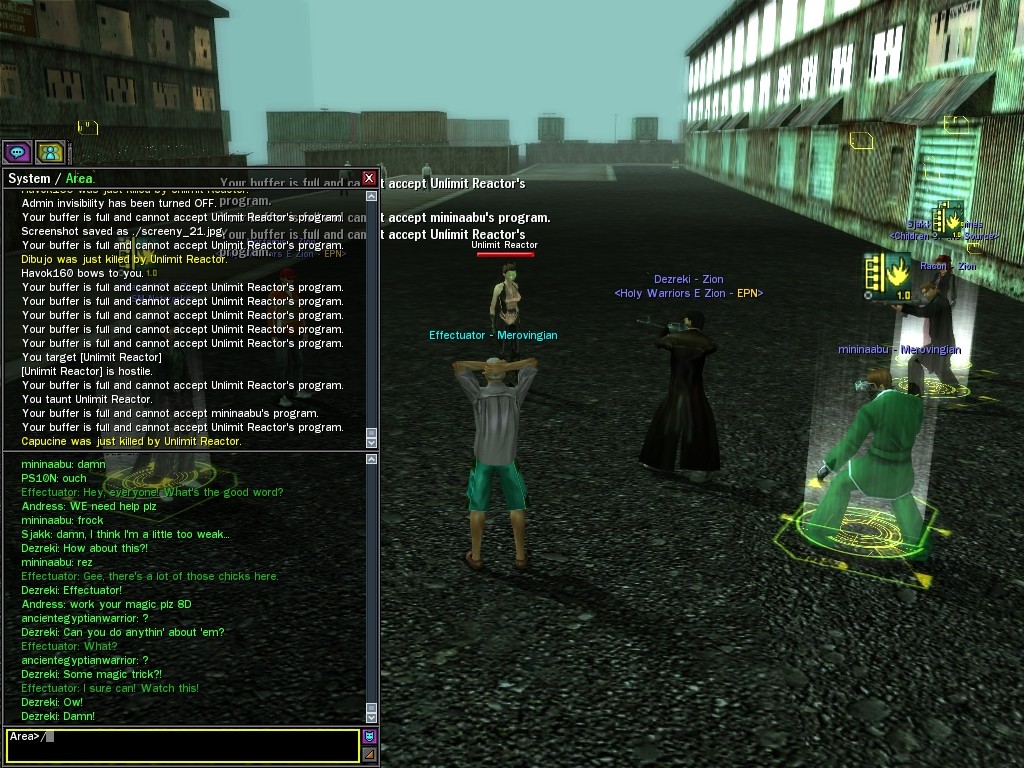1024x768 pixels.
Task: Open the purple speech bubble chat icon
Action: tap(17, 152)
